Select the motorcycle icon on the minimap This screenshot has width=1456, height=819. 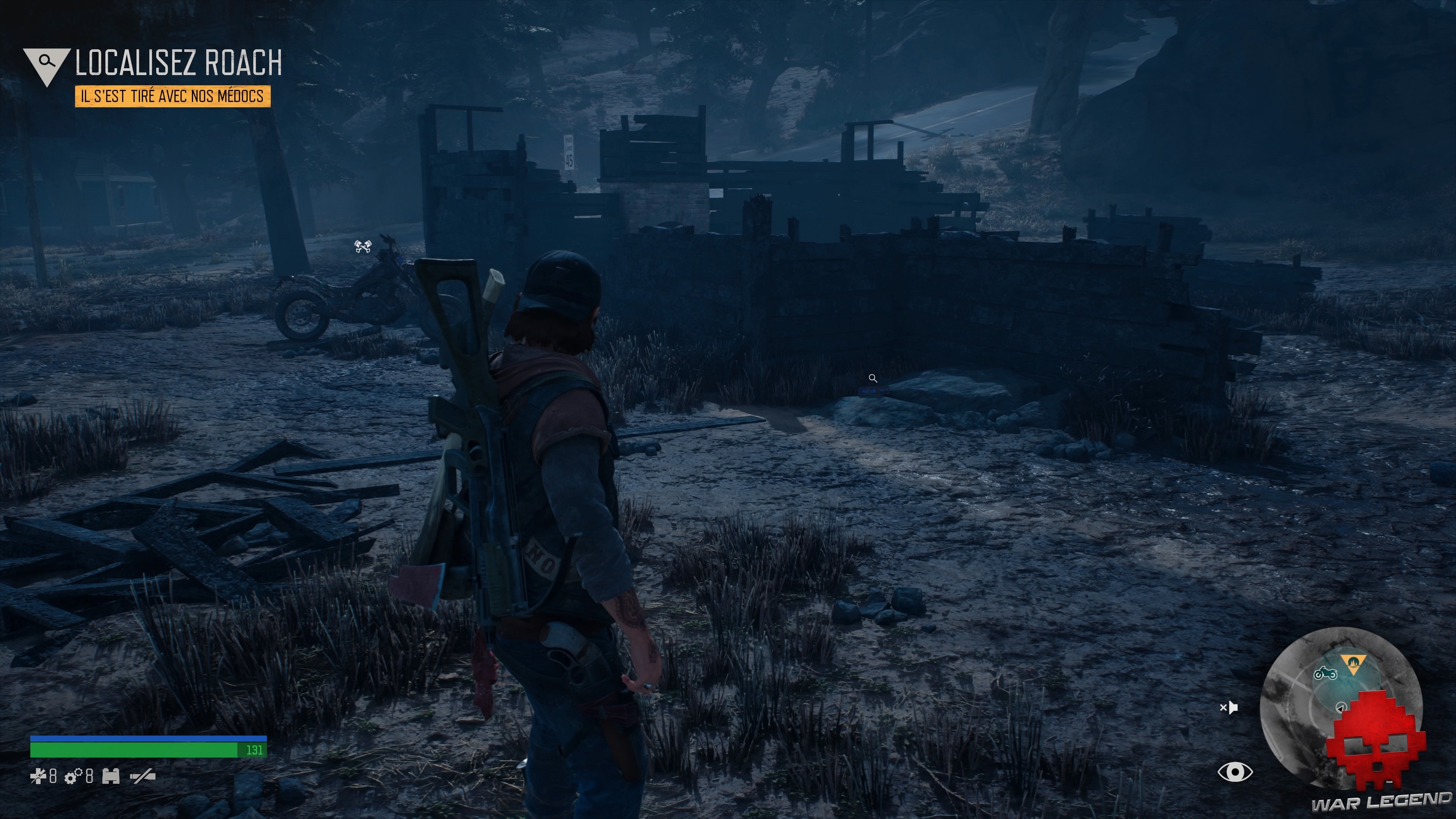tap(1326, 673)
